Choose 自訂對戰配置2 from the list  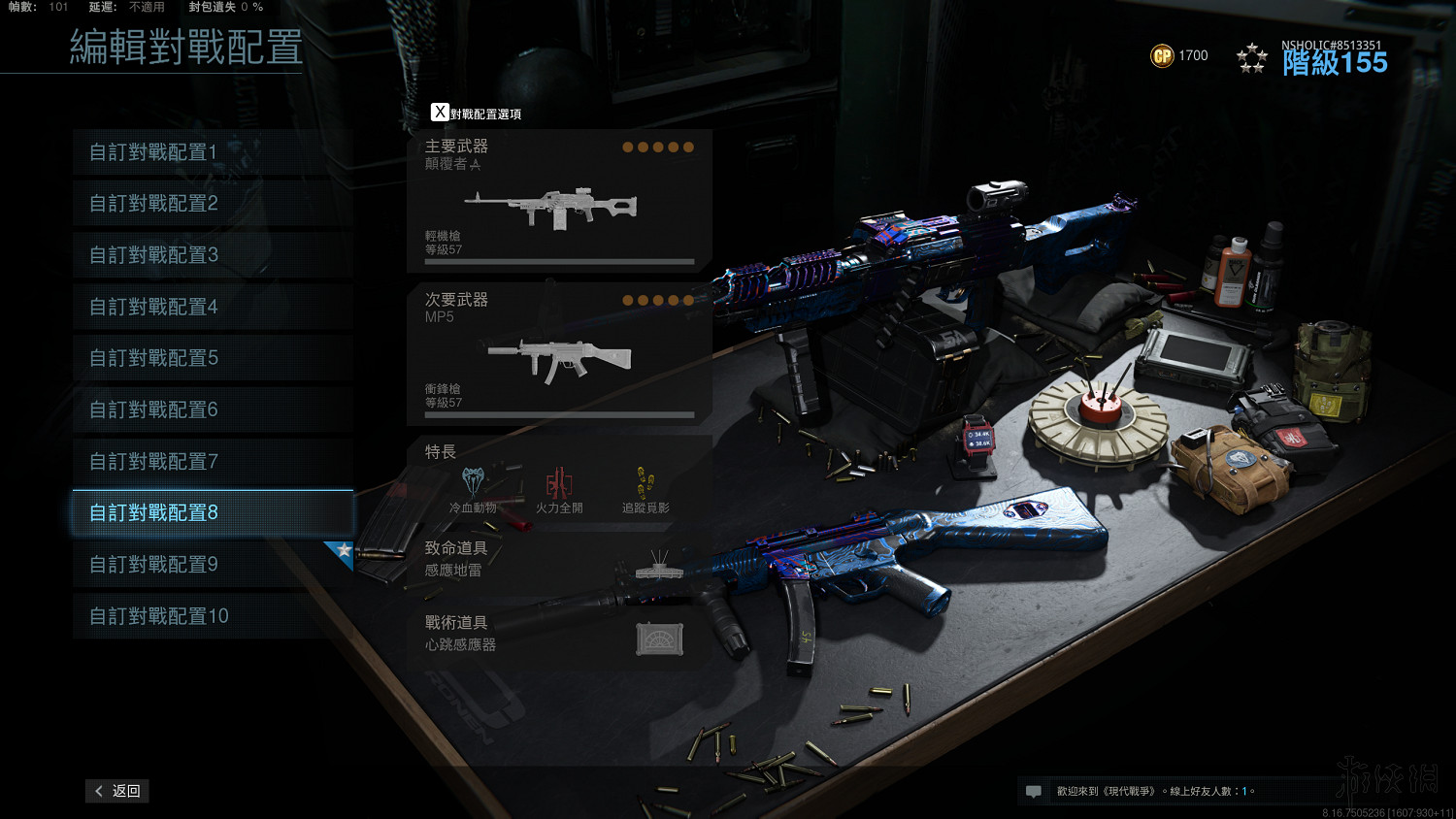pos(212,204)
